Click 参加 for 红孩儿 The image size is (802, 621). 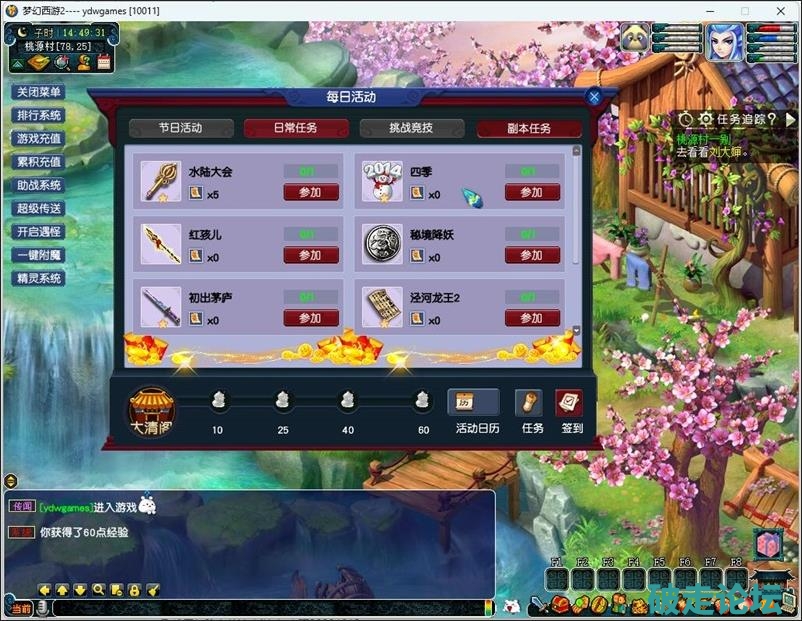click(311, 256)
